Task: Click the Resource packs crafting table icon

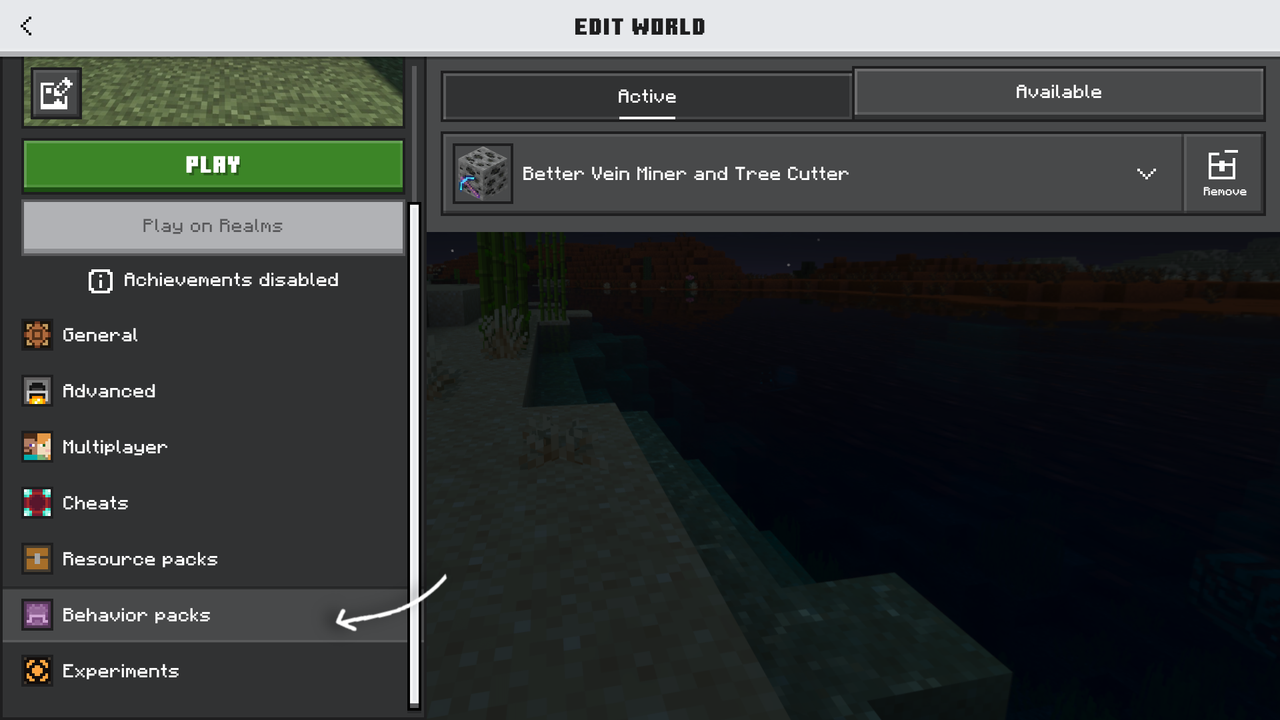Action: pos(37,558)
